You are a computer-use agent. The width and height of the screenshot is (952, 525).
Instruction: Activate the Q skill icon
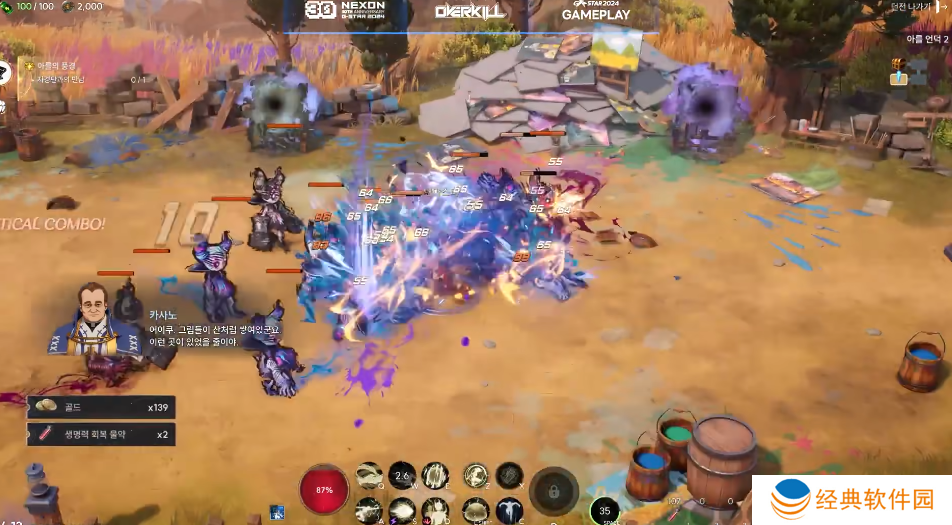click(370, 476)
